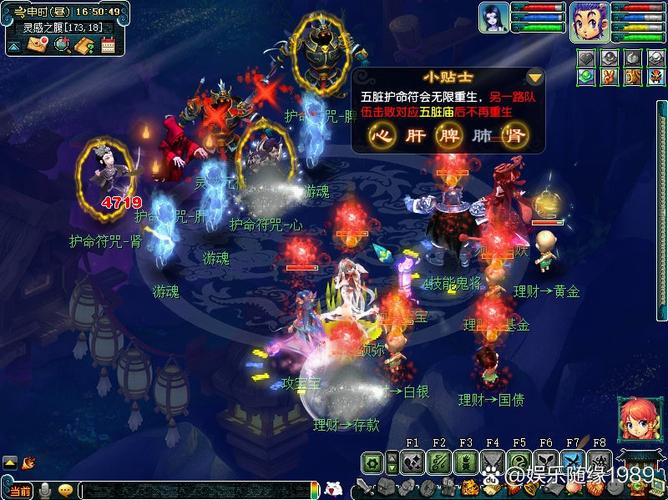Use the F5 swirl skill

click(x=520, y=462)
